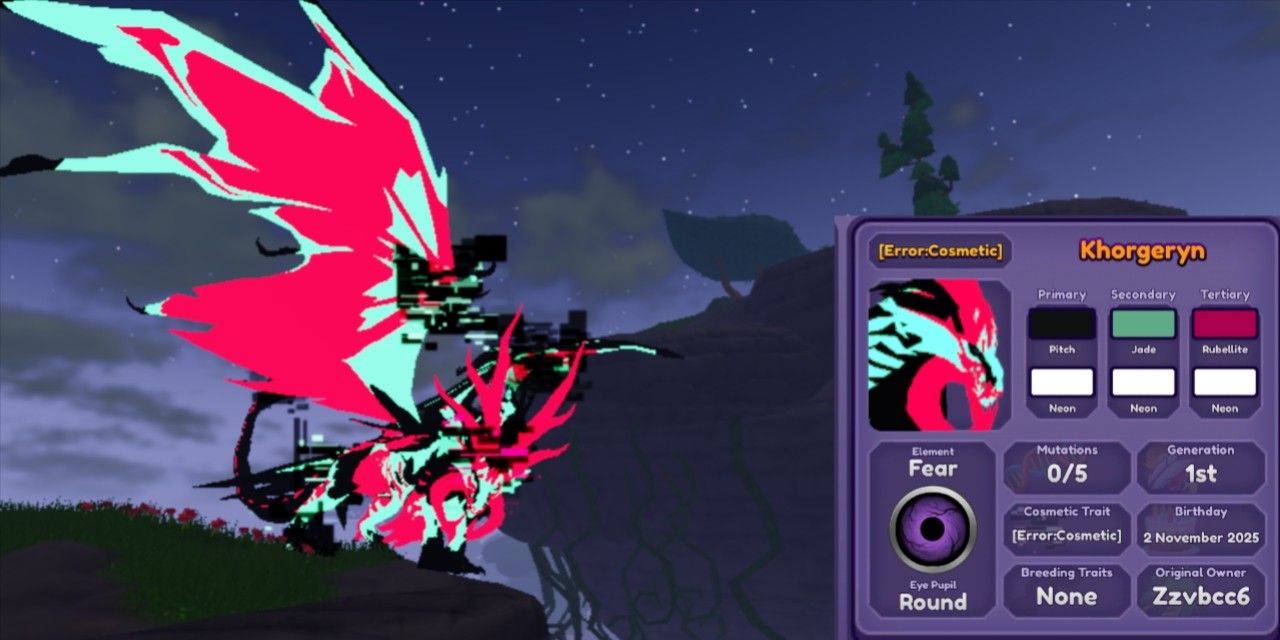Open the Cosmetic Trait tile

[x=1066, y=527]
